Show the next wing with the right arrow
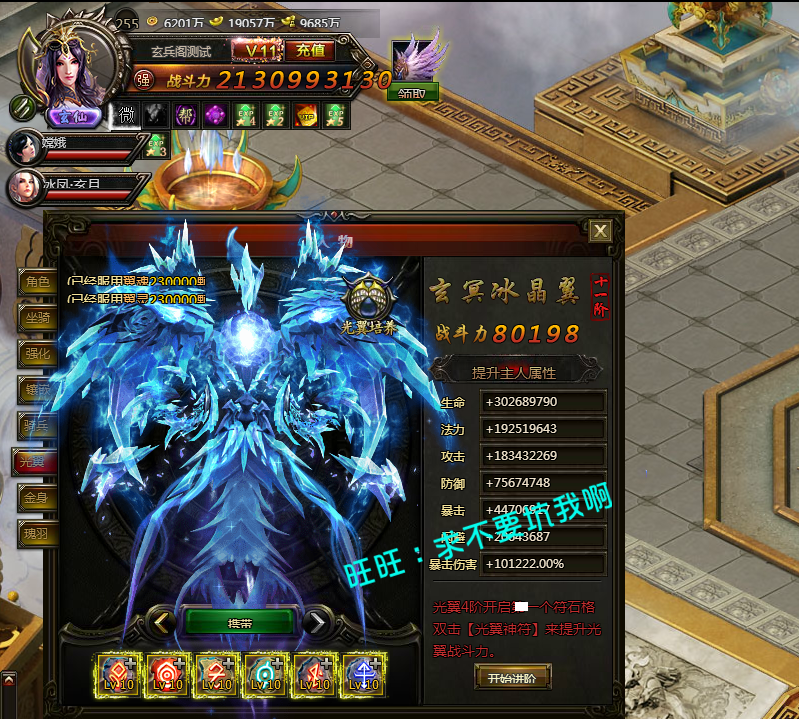The width and height of the screenshot is (799, 719). 316,622
